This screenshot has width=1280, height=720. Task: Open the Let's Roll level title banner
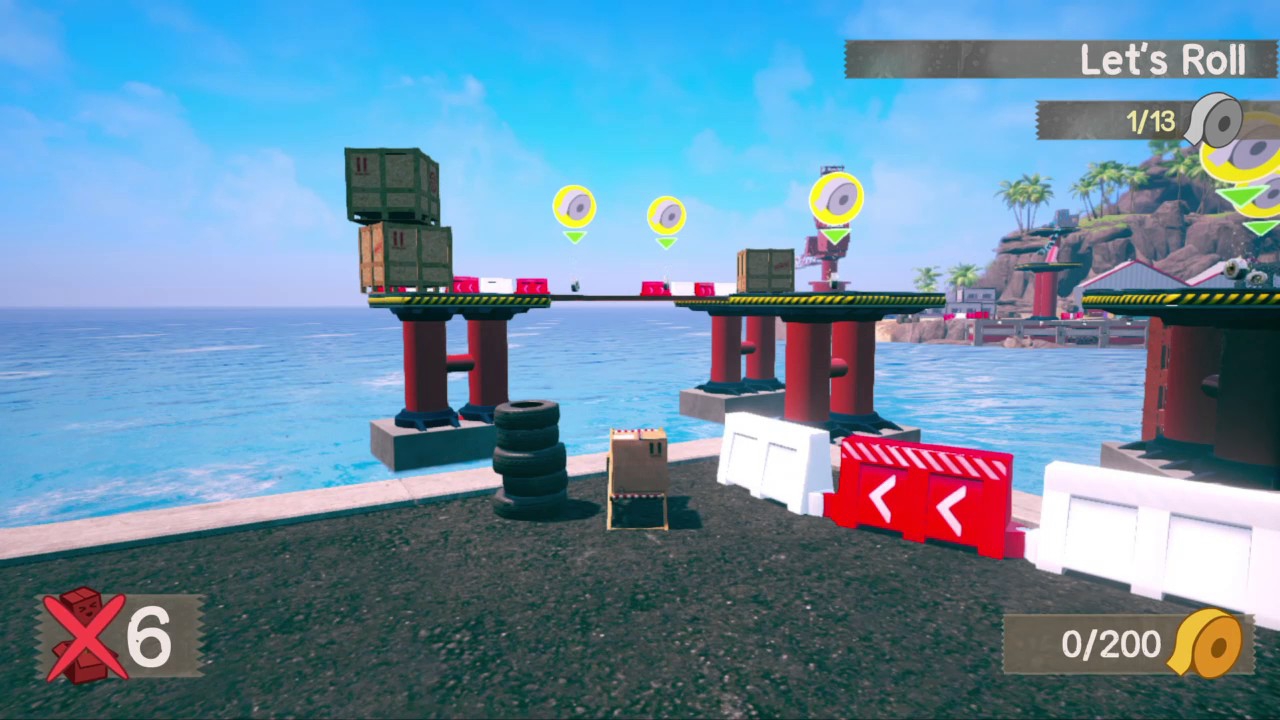point(1060,60)
